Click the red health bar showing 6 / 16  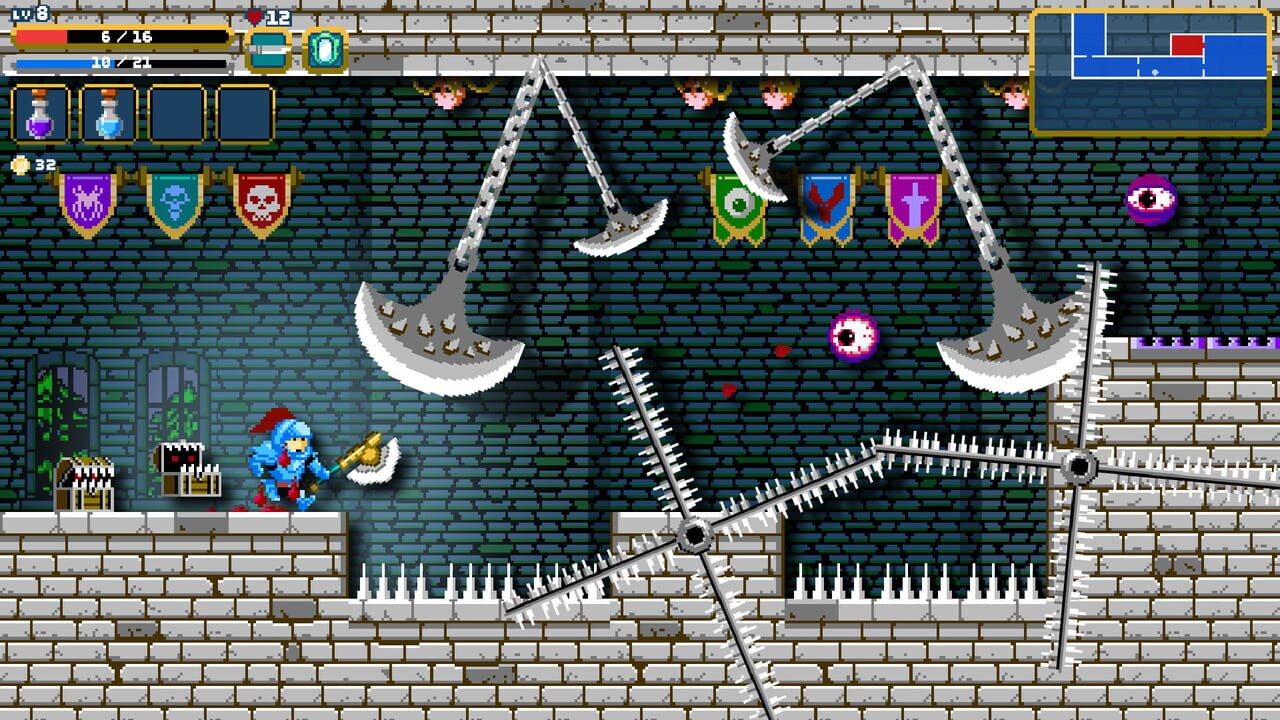click(120, 37)
